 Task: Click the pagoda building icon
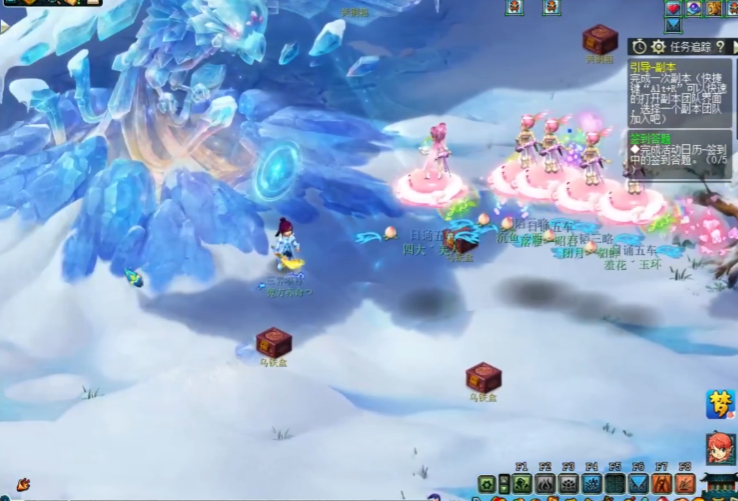[720, 487]
